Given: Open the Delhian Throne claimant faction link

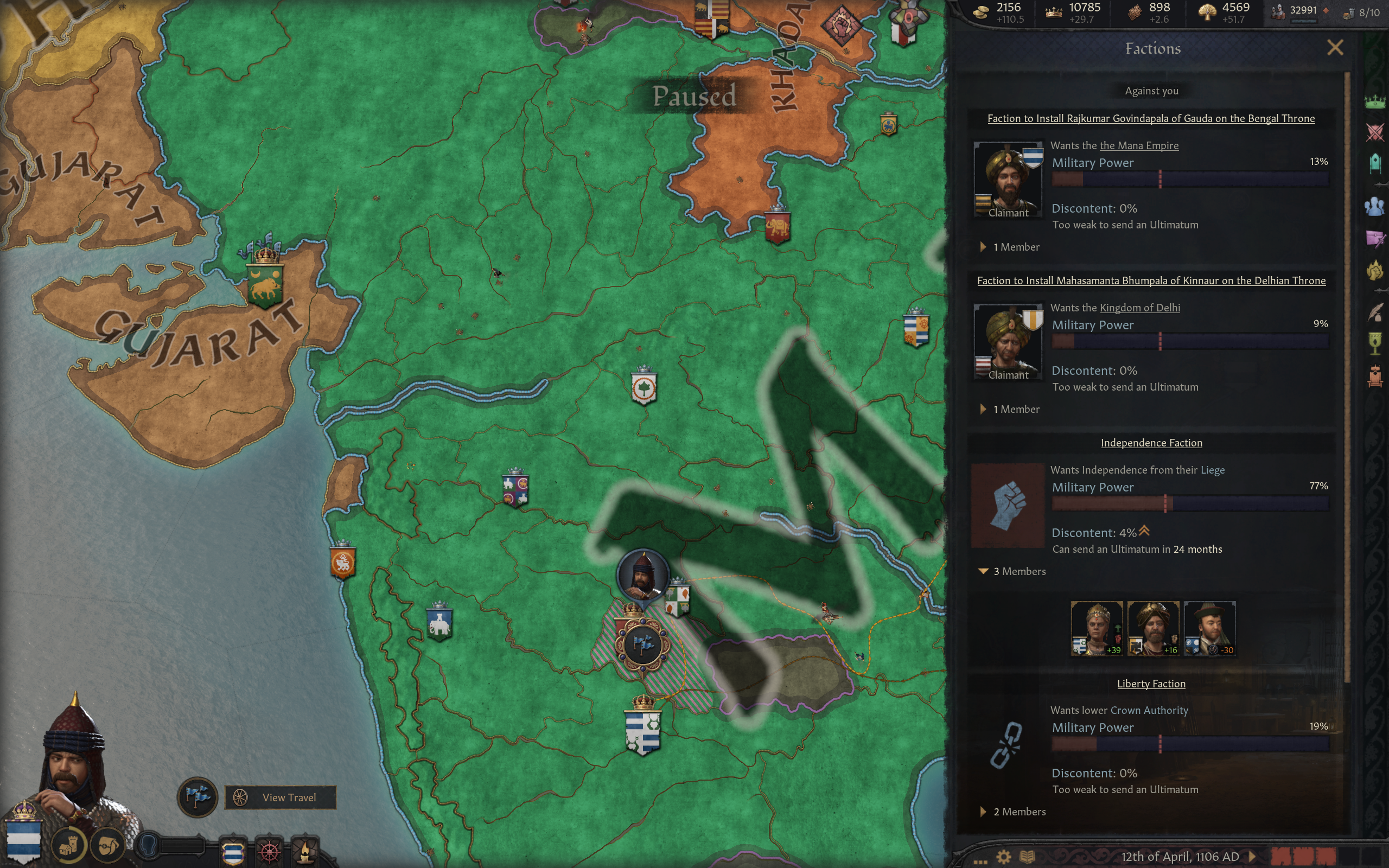Looking at the screenshot, I should [x=1151, y=280].
